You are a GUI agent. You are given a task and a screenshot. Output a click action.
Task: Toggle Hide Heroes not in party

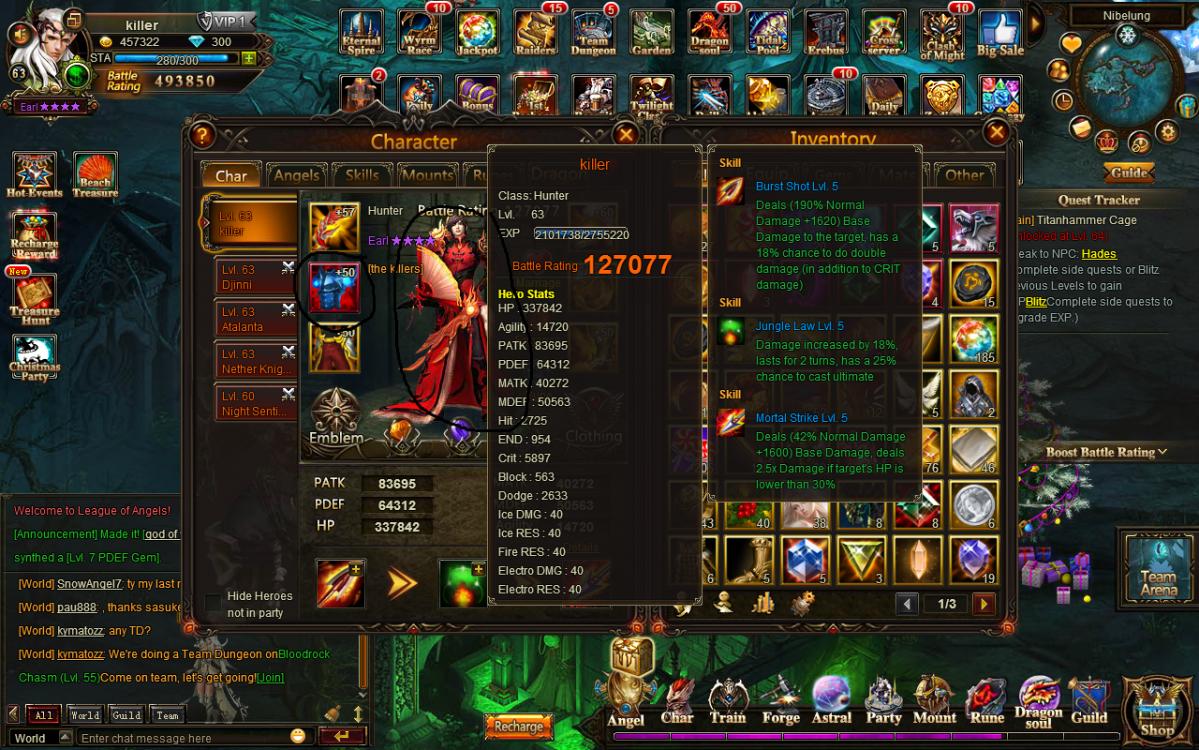tap(213, 602)
